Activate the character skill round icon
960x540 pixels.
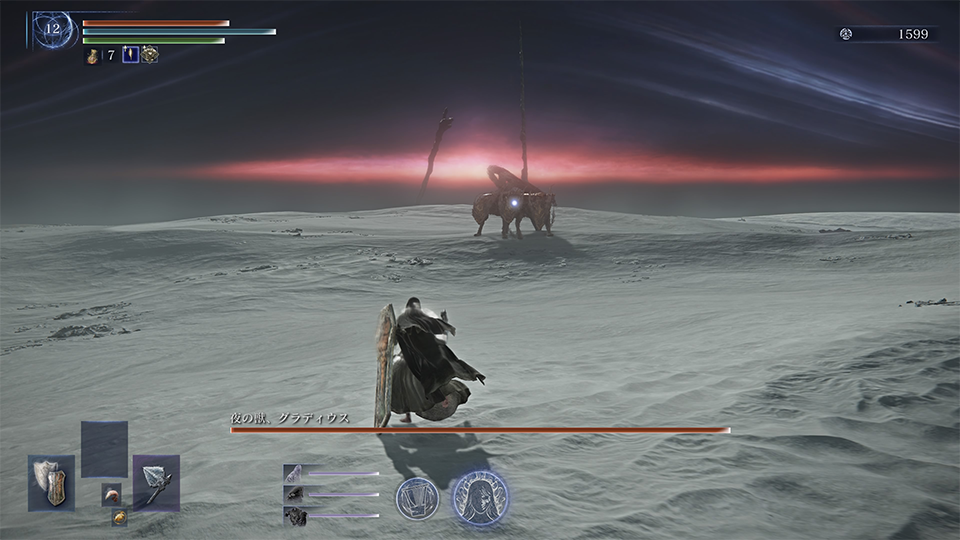pos(415,497)
